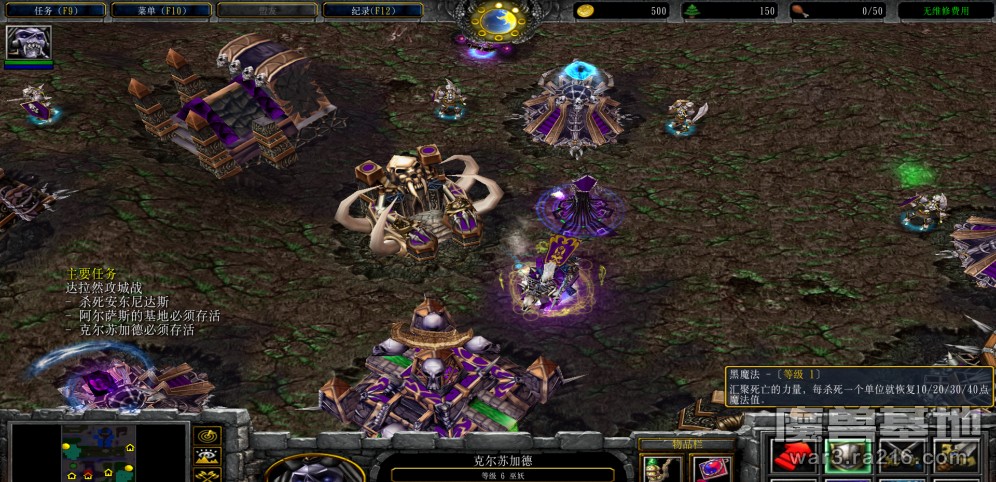Open the Menu (F10) button
This screenshot has height=482, width=996.
tap(160, 10)
